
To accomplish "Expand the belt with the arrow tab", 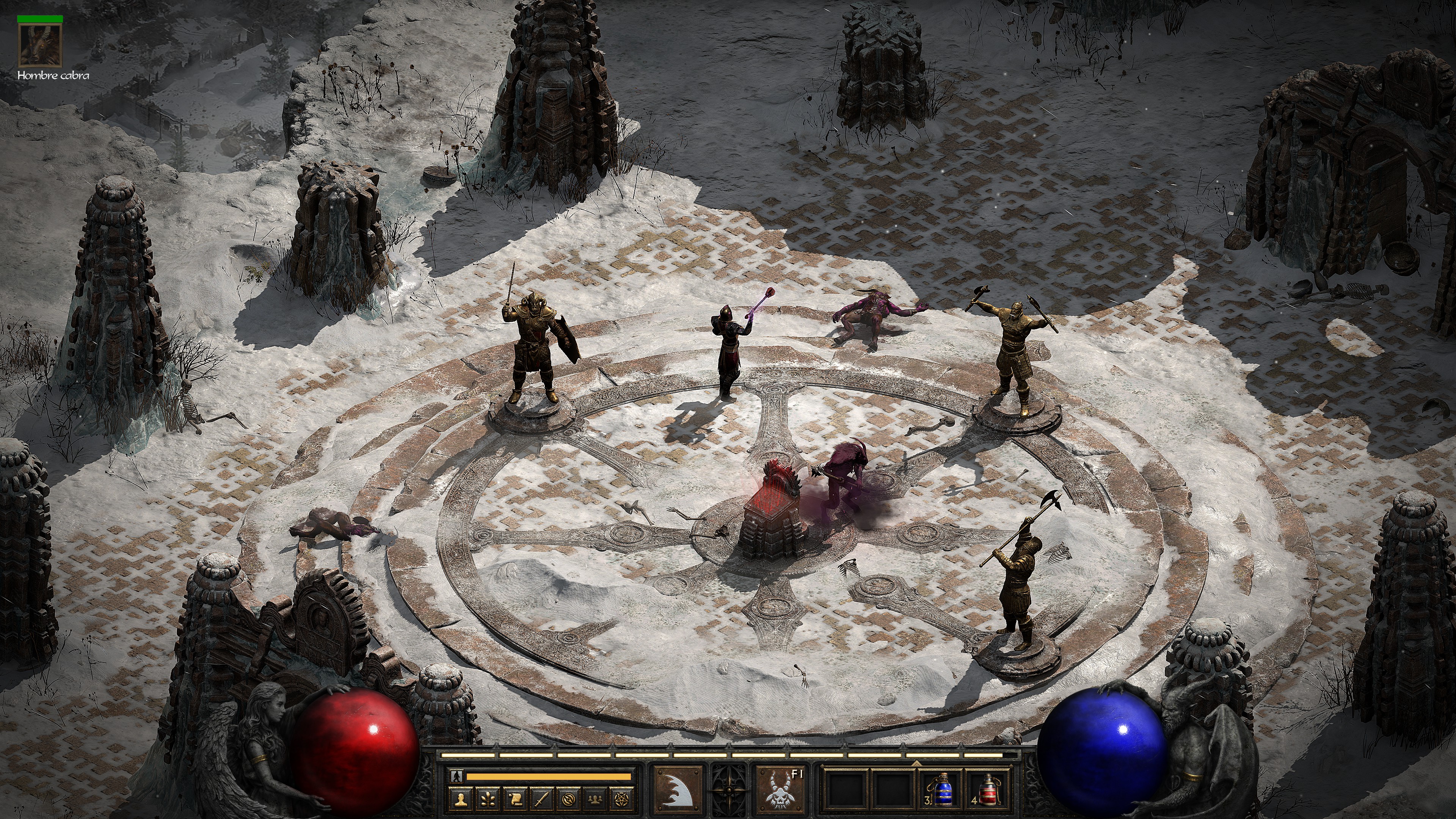I will [916, 763].
